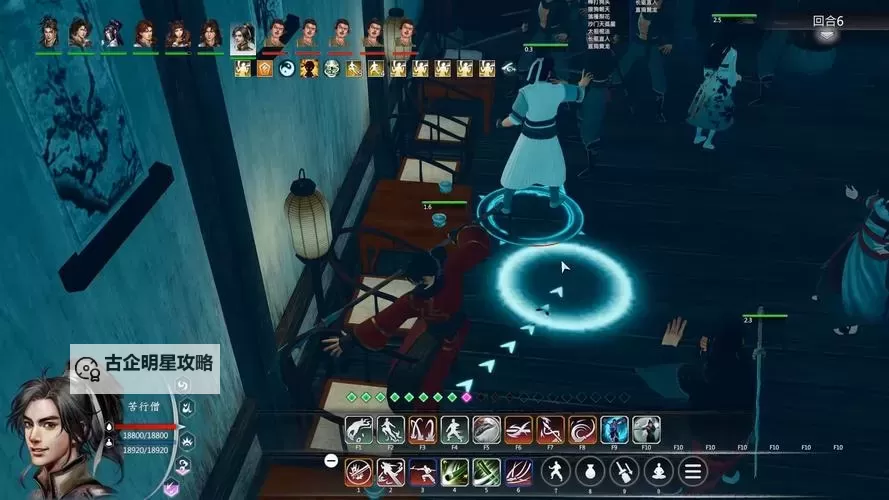Select the F1 flying kick skill
The width and height of the screenshot is (889, 500).
[358, 430]
